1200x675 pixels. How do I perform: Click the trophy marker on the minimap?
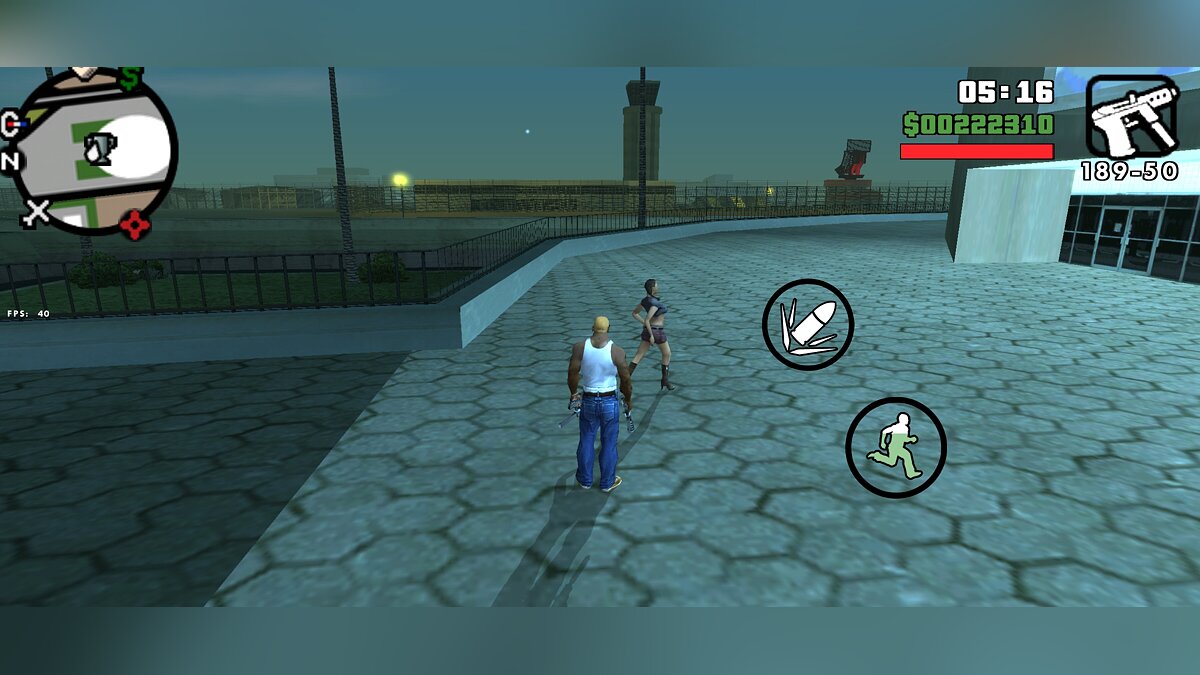coord(100,149)
